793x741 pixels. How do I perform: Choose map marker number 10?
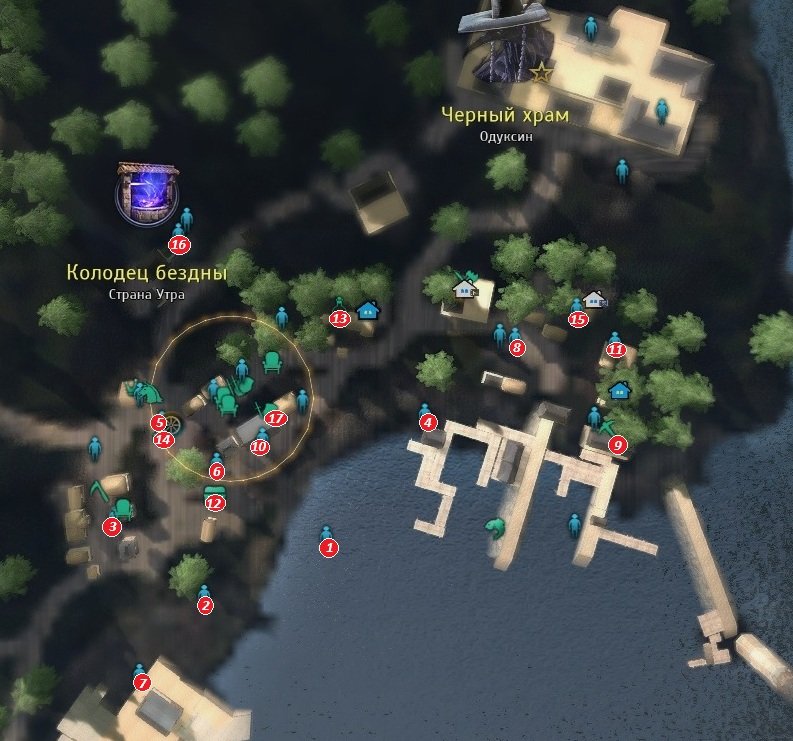click(260, 446)
